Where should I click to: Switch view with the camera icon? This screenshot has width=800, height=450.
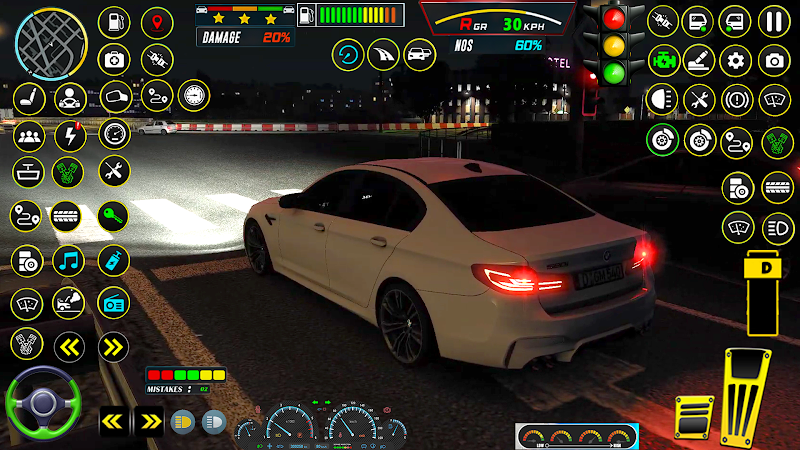[773, 59]
